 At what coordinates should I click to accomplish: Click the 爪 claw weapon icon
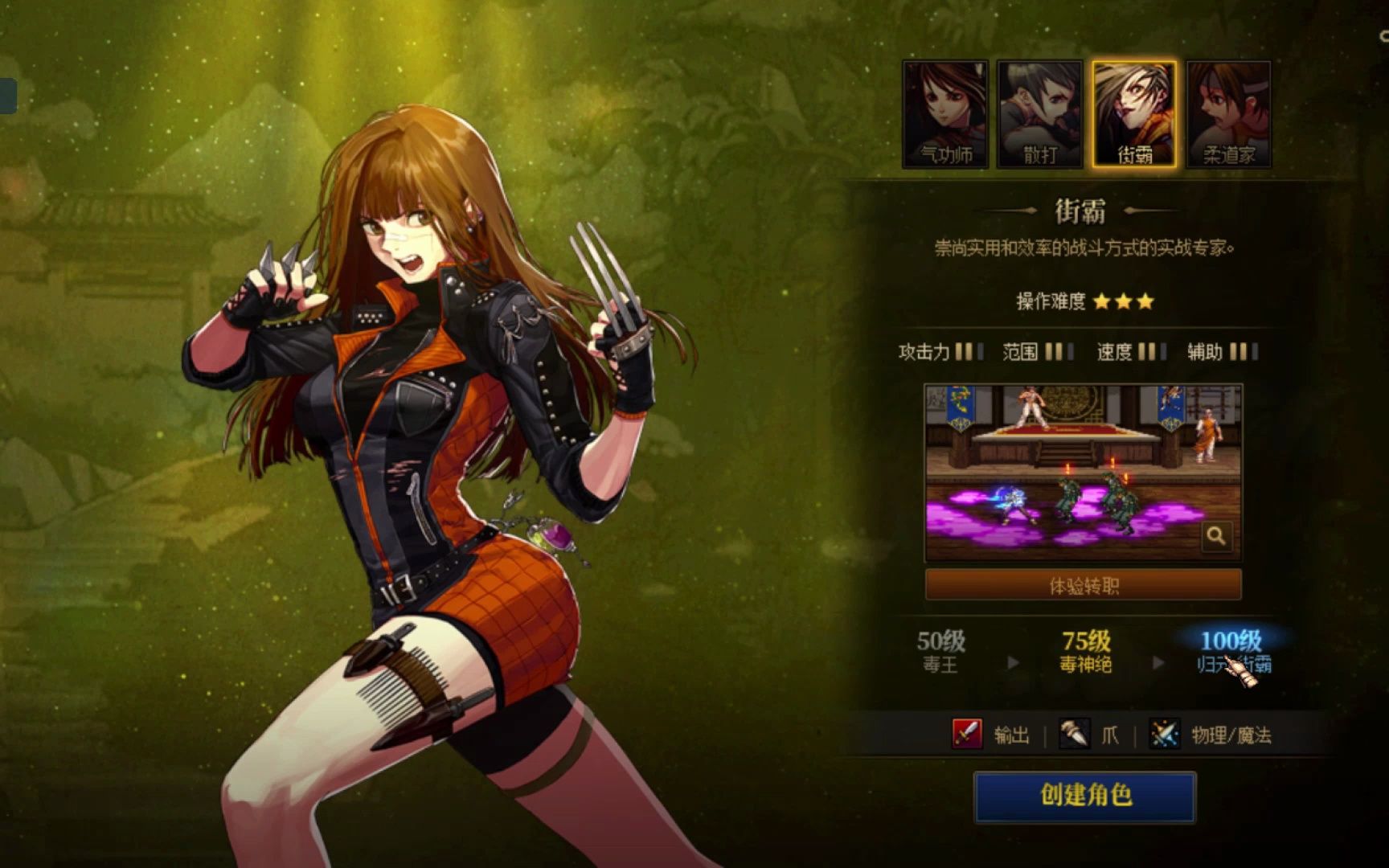coord(1074,734)
